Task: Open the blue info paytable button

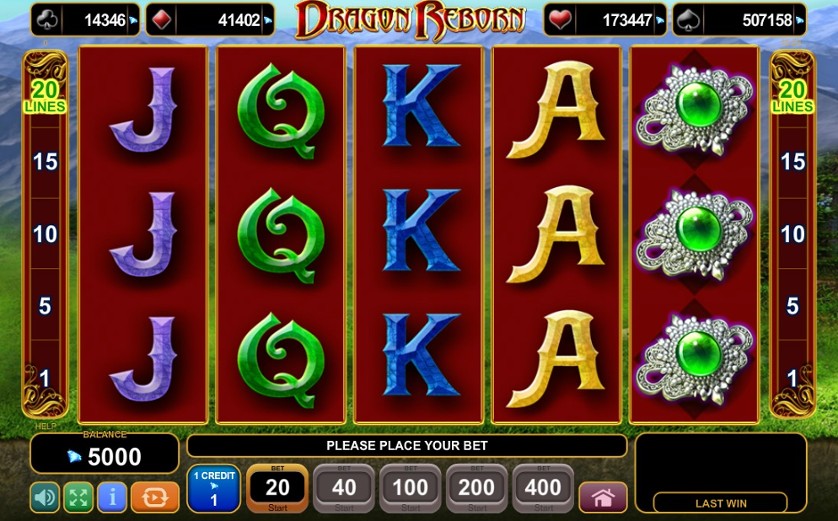Action: pos(112,497)
